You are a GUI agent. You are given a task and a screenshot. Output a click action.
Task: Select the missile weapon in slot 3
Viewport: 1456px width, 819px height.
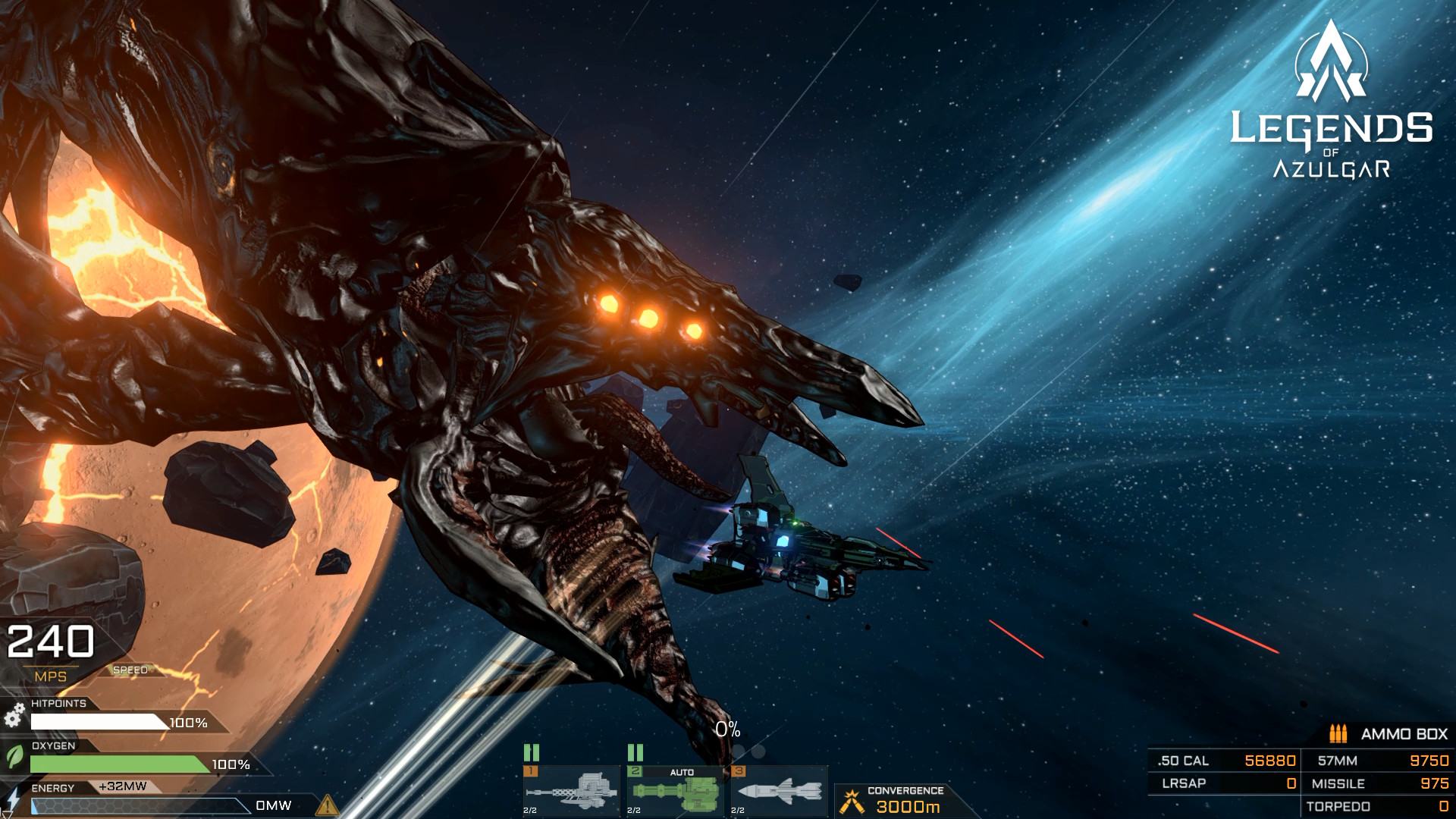coord(779,792)
